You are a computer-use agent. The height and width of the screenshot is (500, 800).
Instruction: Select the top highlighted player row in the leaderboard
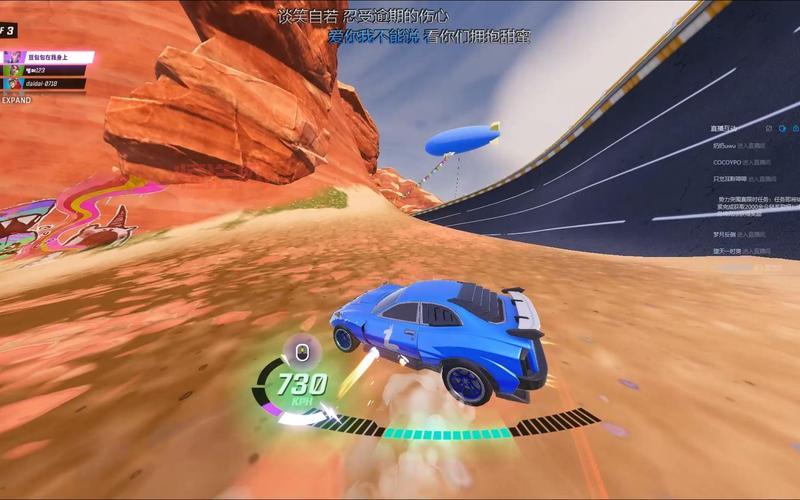tap(47, 57)
